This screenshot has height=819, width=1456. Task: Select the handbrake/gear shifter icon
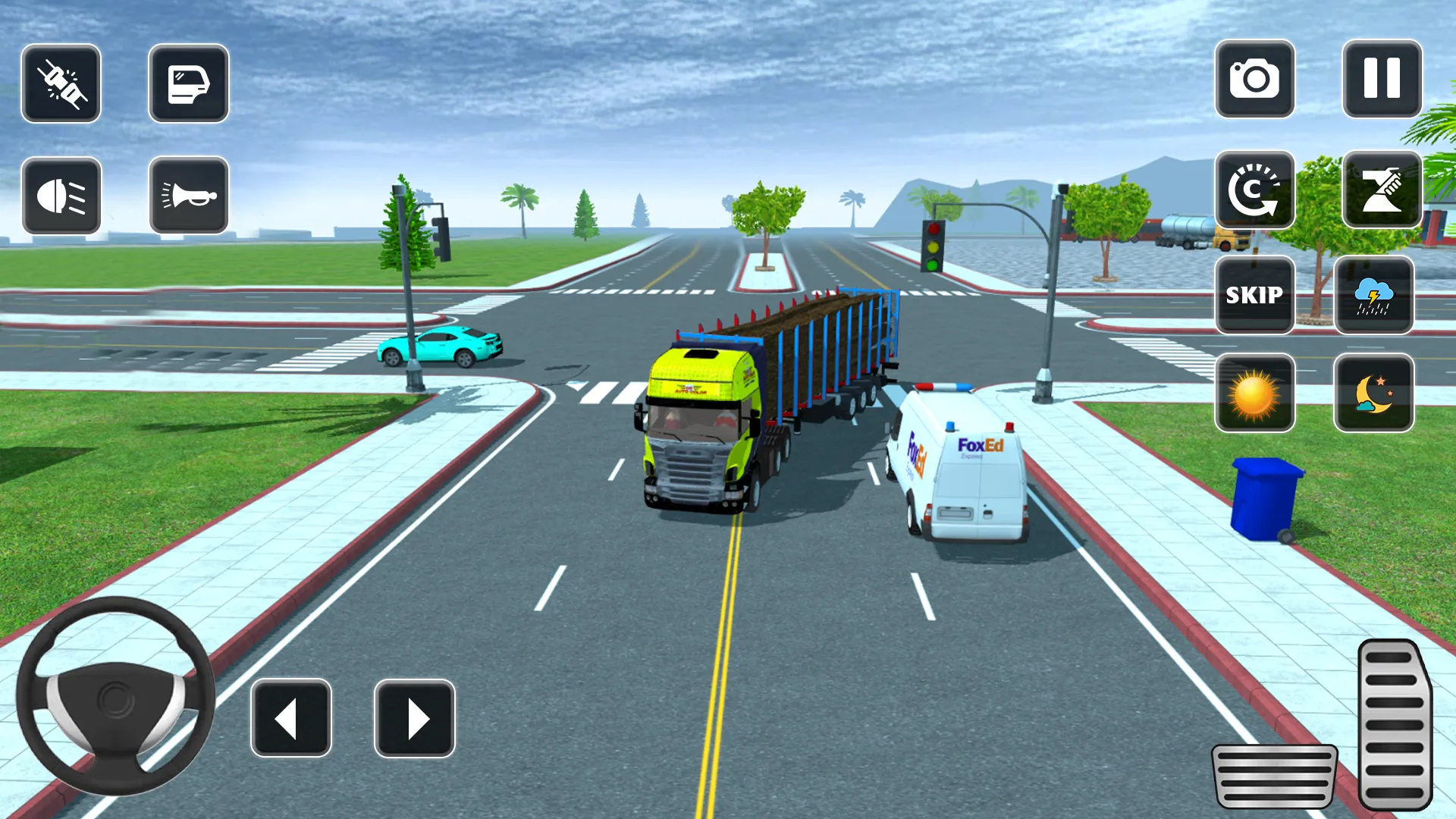click(x=1382, y=191)
